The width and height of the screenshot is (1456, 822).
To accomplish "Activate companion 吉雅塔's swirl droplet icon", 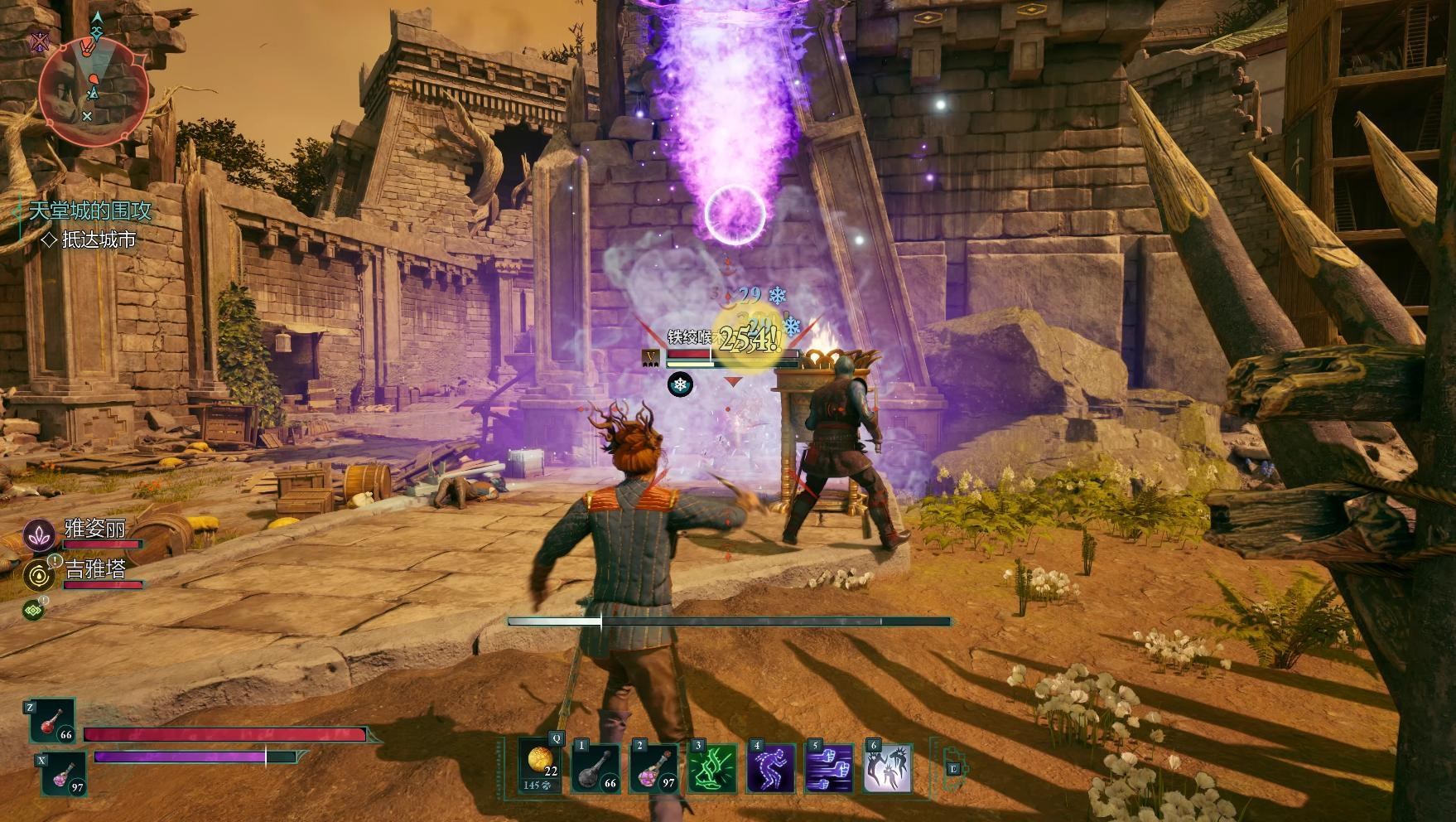I will coord(39,574).
